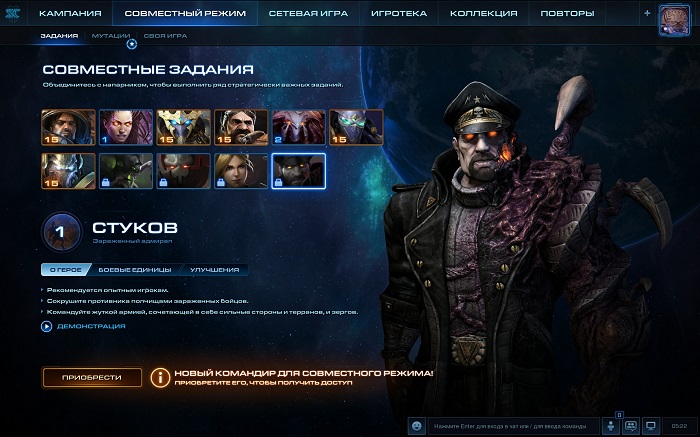Switch to the Мутации tab

coord(110,35)
